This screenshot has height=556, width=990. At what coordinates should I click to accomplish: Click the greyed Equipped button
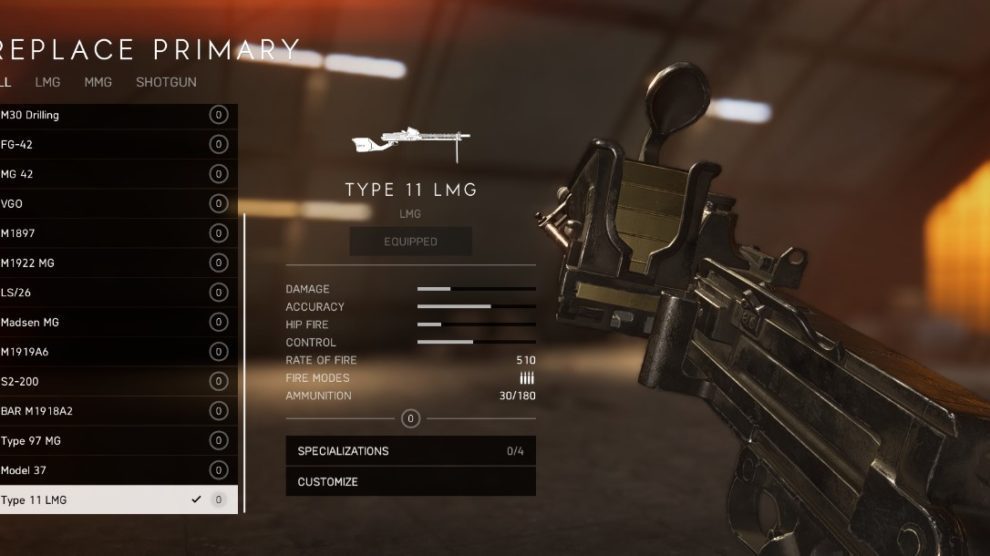pos(410,242)
